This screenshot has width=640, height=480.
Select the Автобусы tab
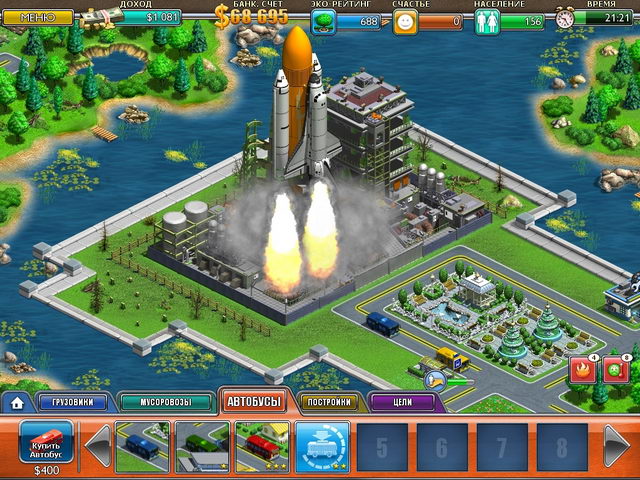(x=253, y=402)
